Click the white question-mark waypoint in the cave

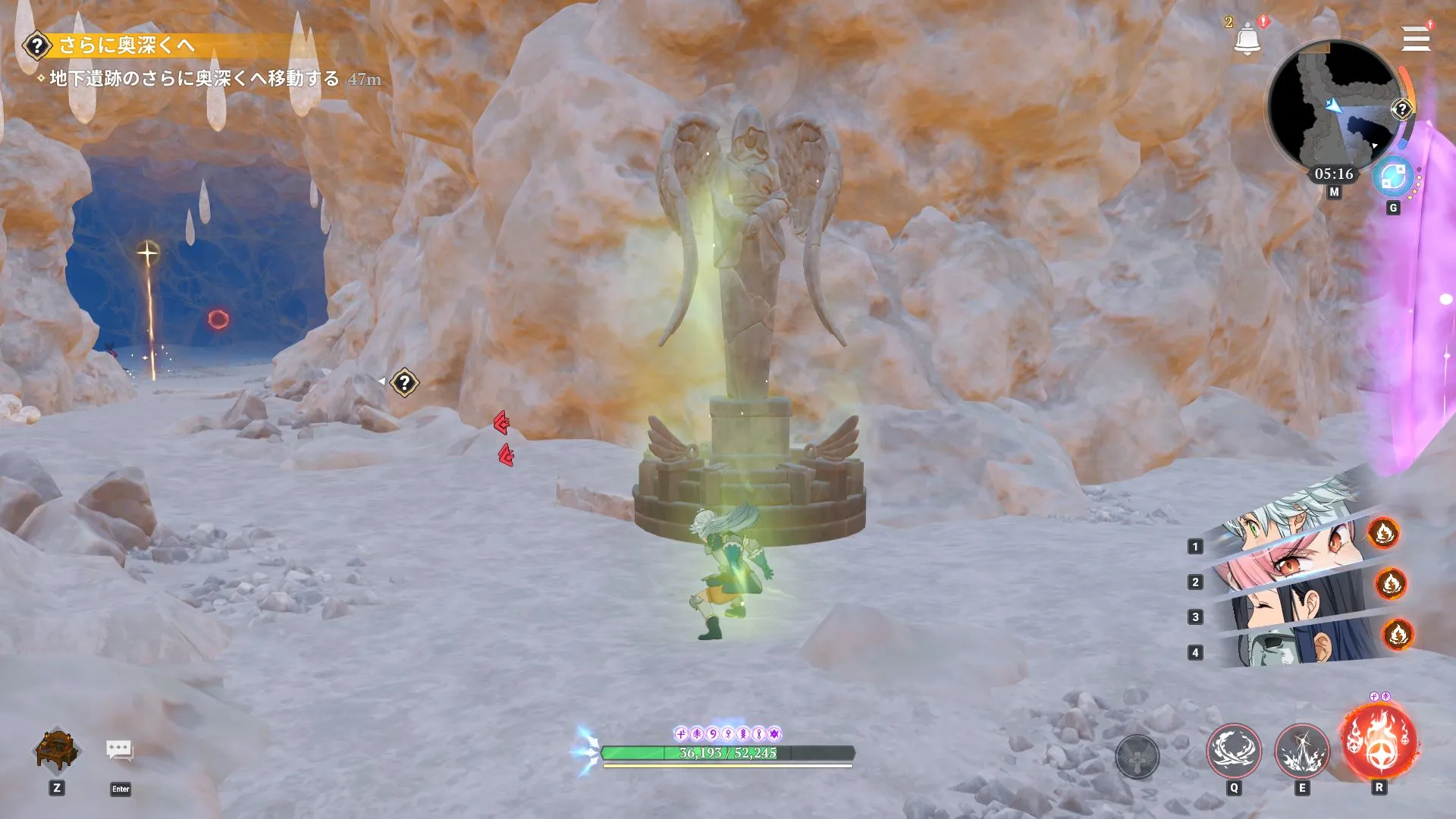click(x=404, y=381)
